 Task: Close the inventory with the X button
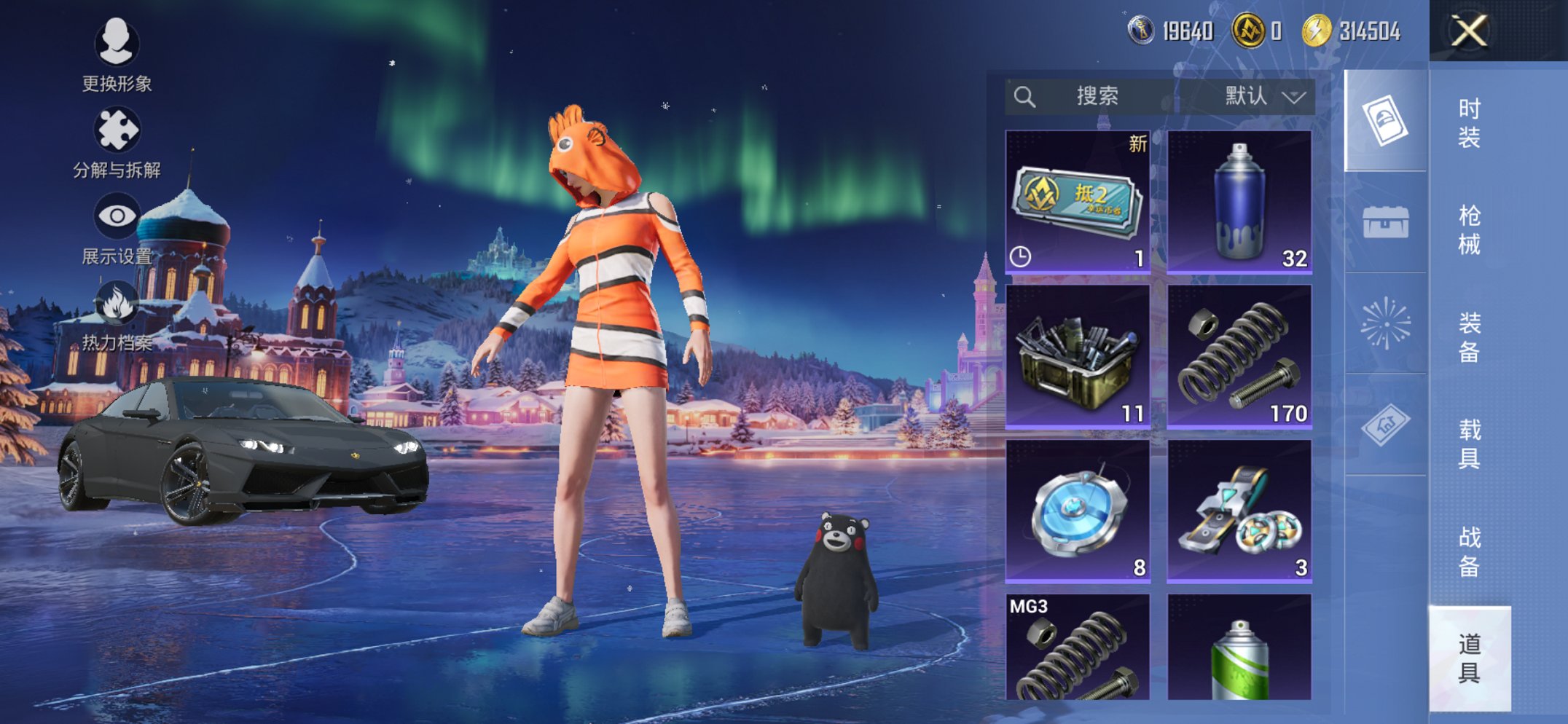point(1468,31)
